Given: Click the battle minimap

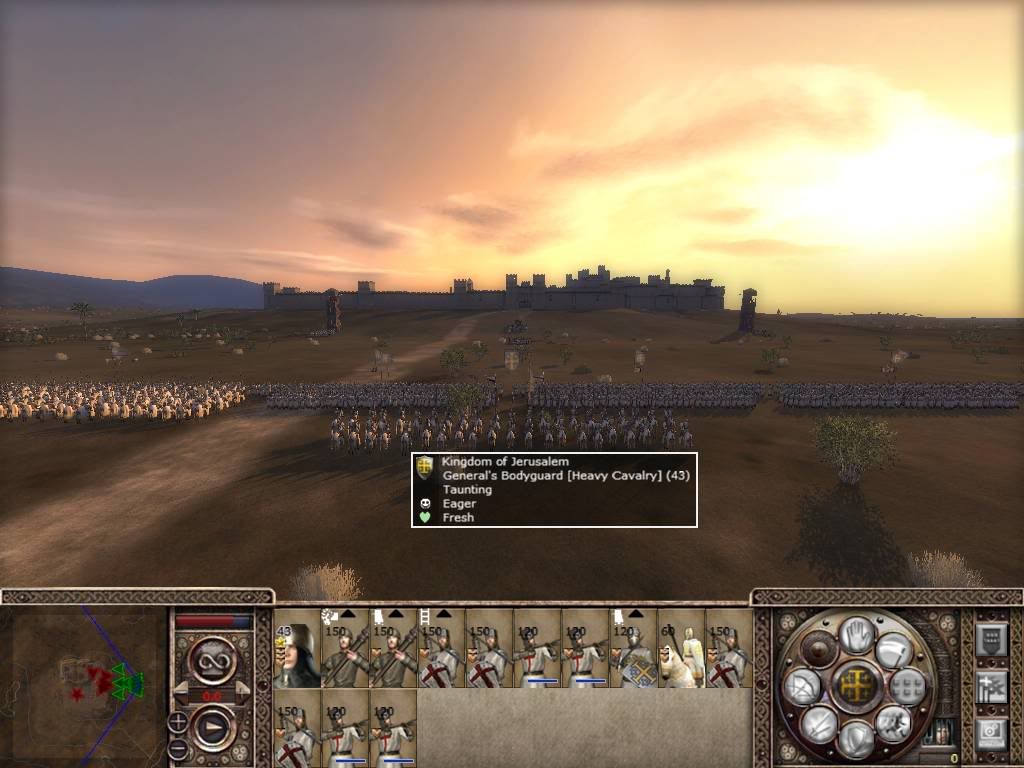Looking at the screenshot, I should pyautogui.click(x=84, y=683).
